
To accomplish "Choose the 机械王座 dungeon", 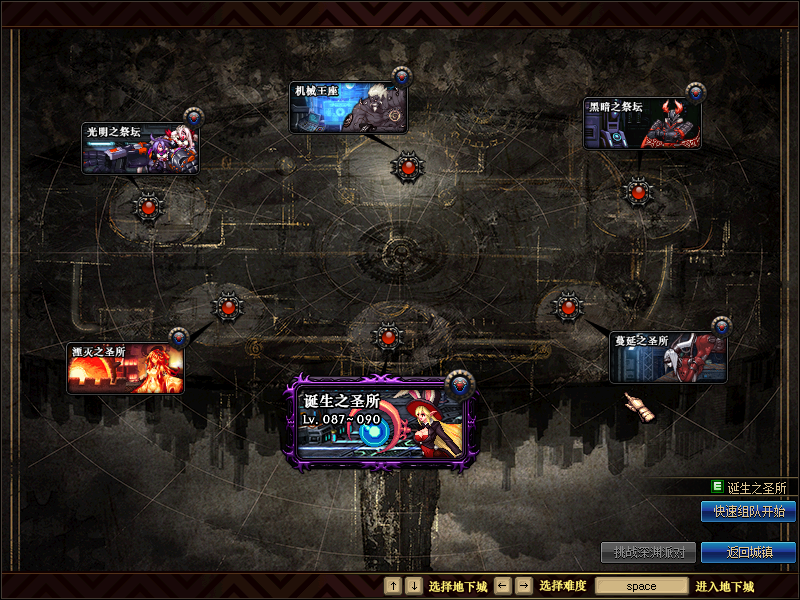I will click(x=348, y=107).
